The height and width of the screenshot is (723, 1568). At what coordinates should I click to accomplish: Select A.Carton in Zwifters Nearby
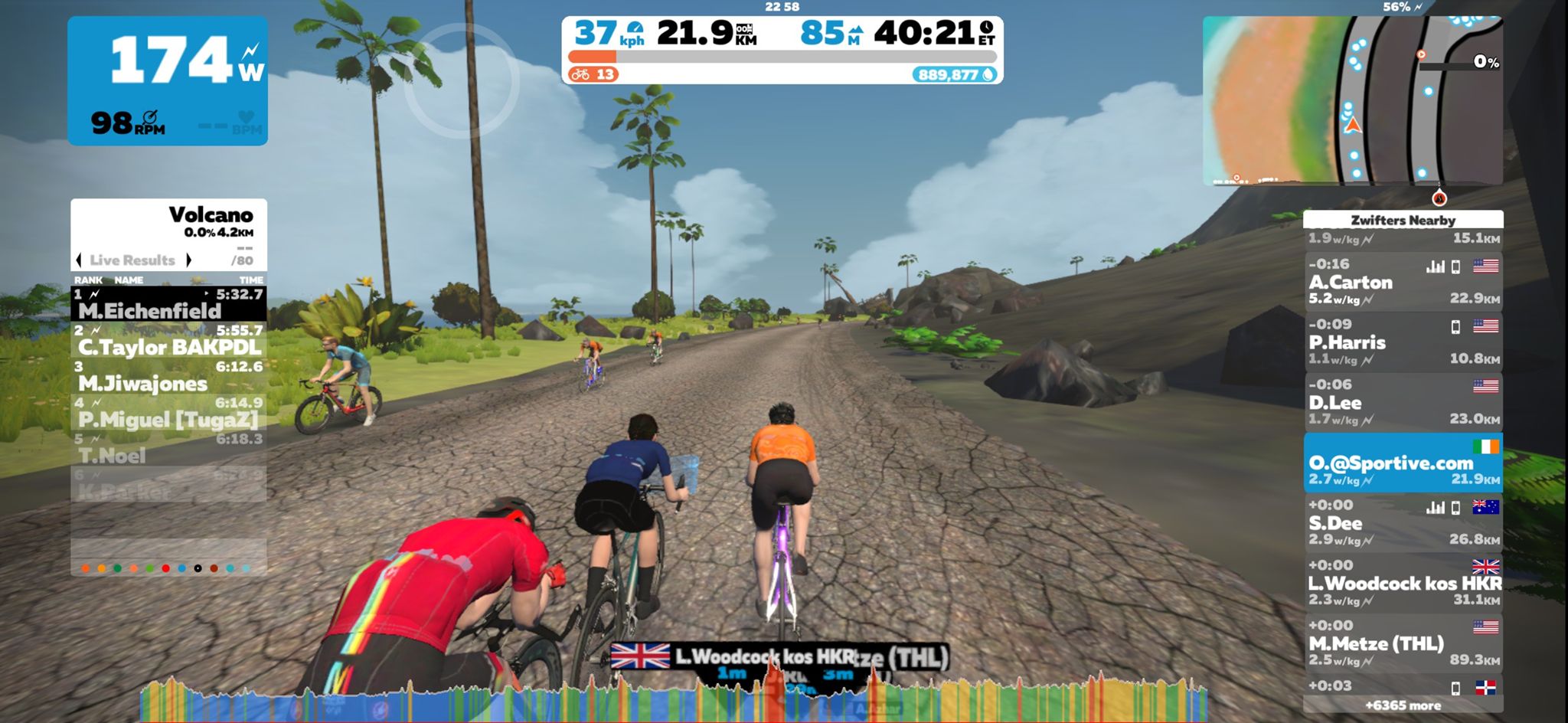1403,282
